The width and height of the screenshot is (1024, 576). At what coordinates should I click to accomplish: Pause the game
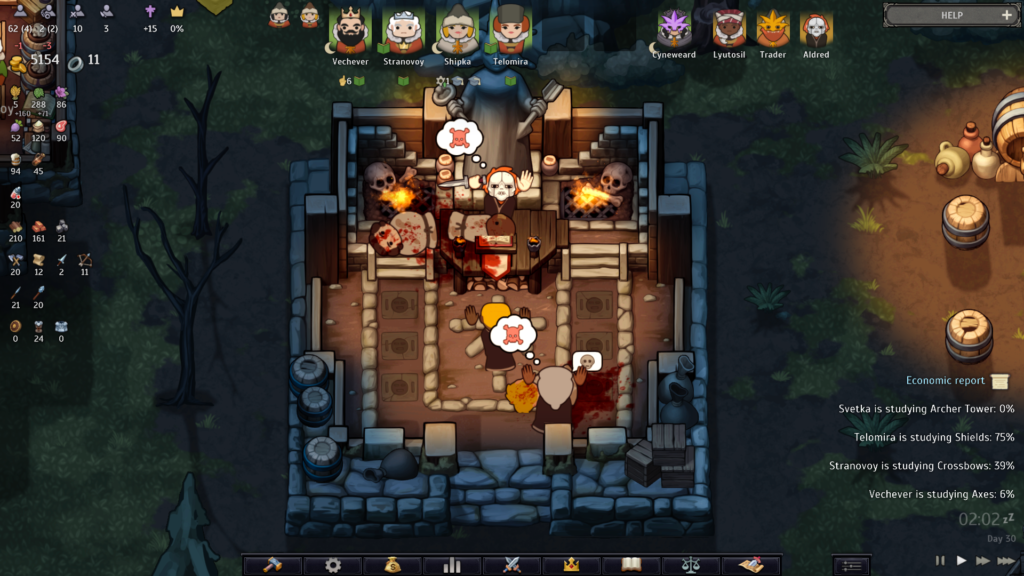point(939,561)
